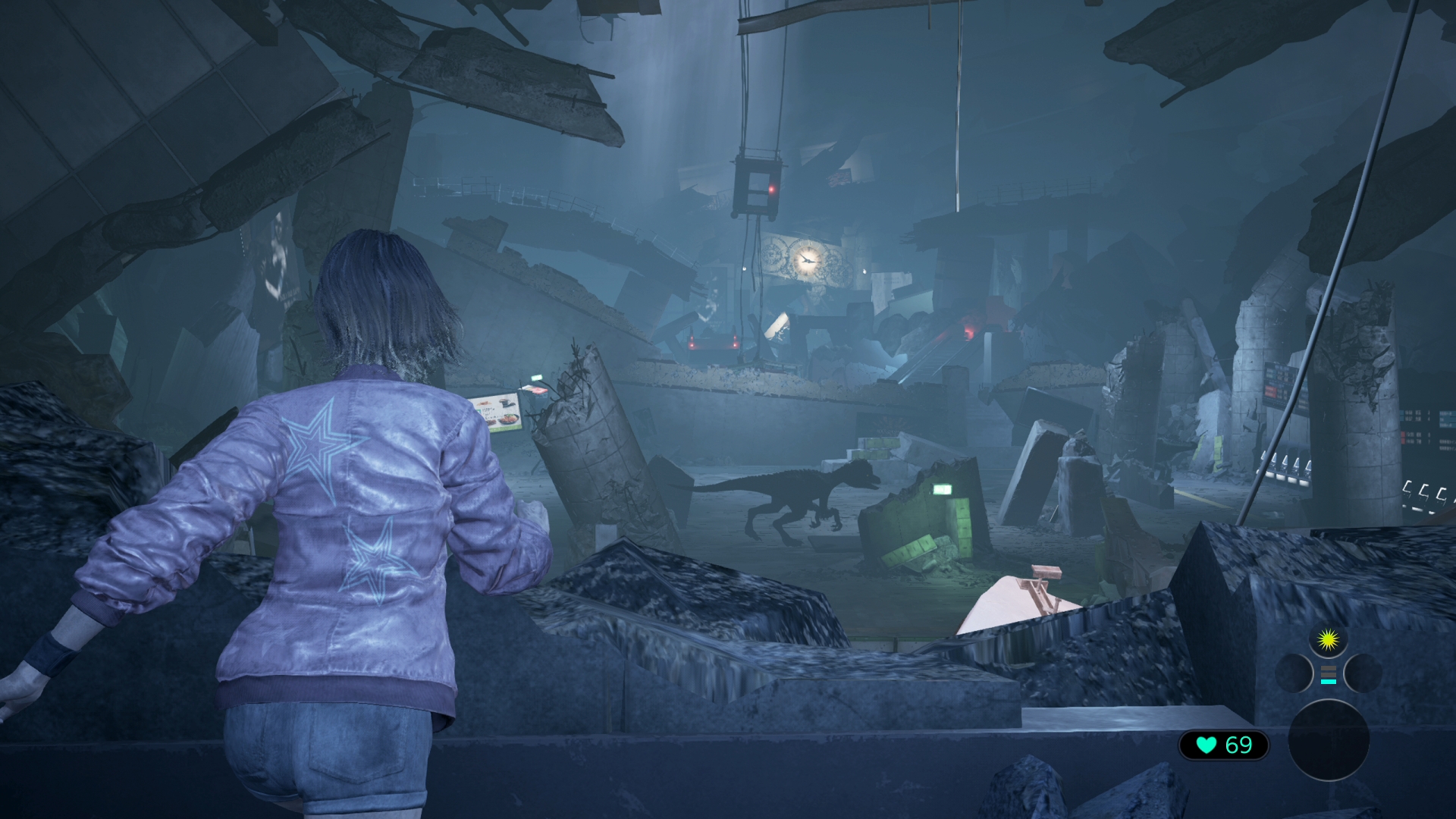The image size is (1456, 819).
Task: Toggle the middle gray stamina segment
Action: coord(1329,674)
